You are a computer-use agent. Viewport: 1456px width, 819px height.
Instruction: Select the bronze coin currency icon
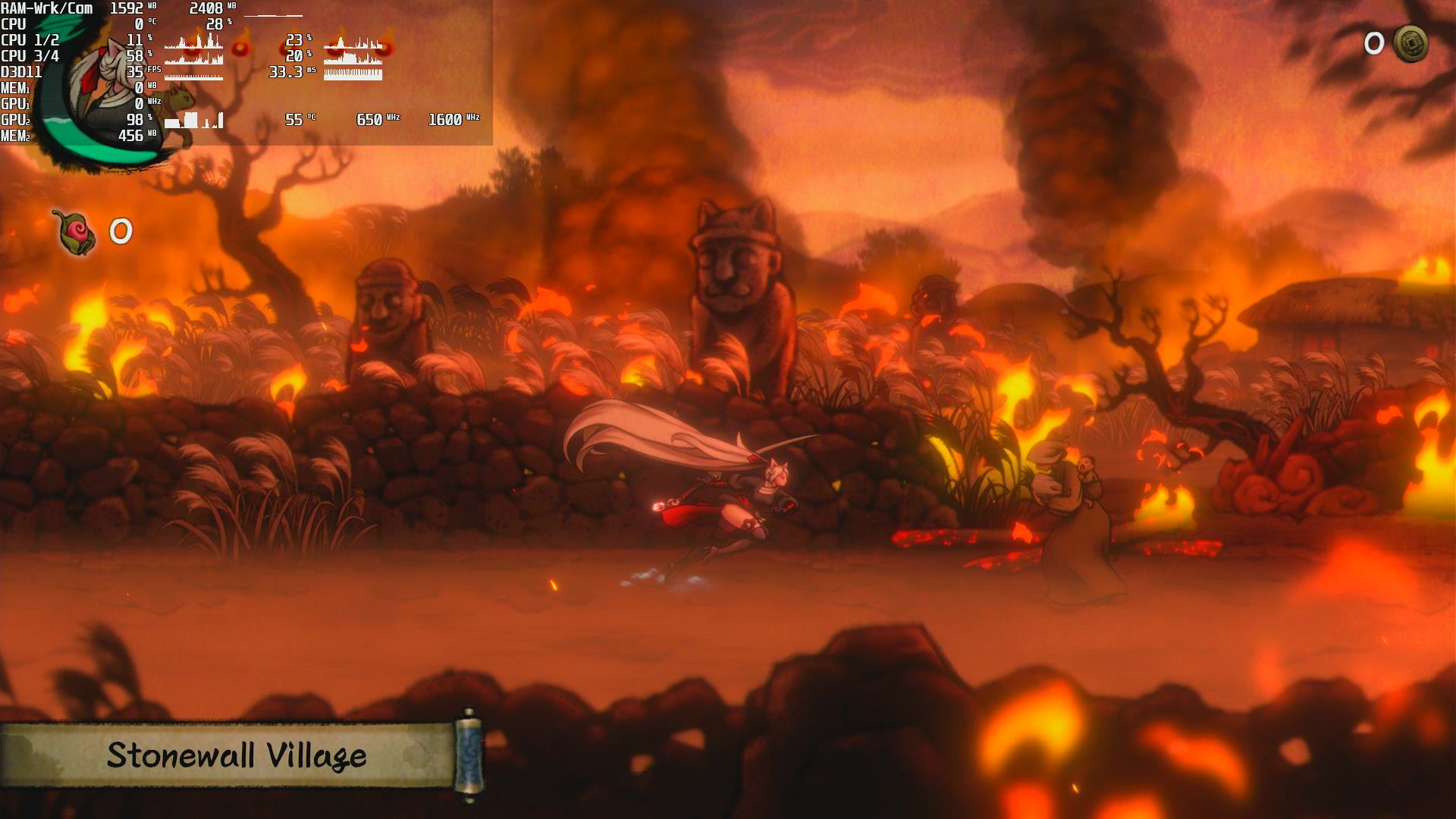[x=1410, y=44]
